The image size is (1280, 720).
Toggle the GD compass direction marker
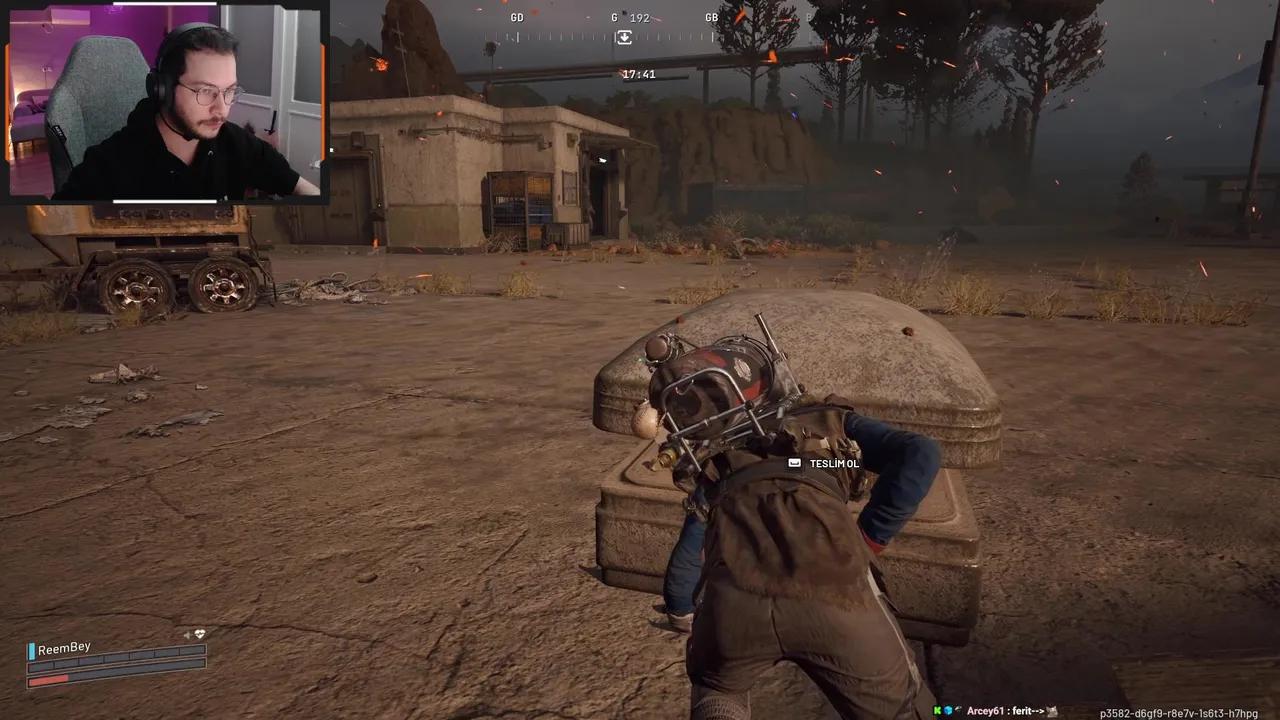[x=517, y=17]
